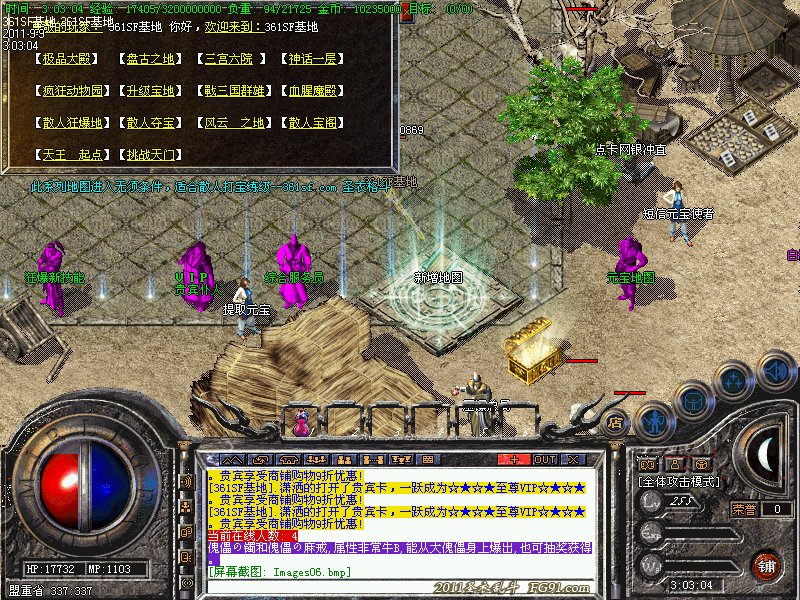This screenshot has width=800, height=600.
Task: Open the round red 铺 shop button
Action: [765, 566]
